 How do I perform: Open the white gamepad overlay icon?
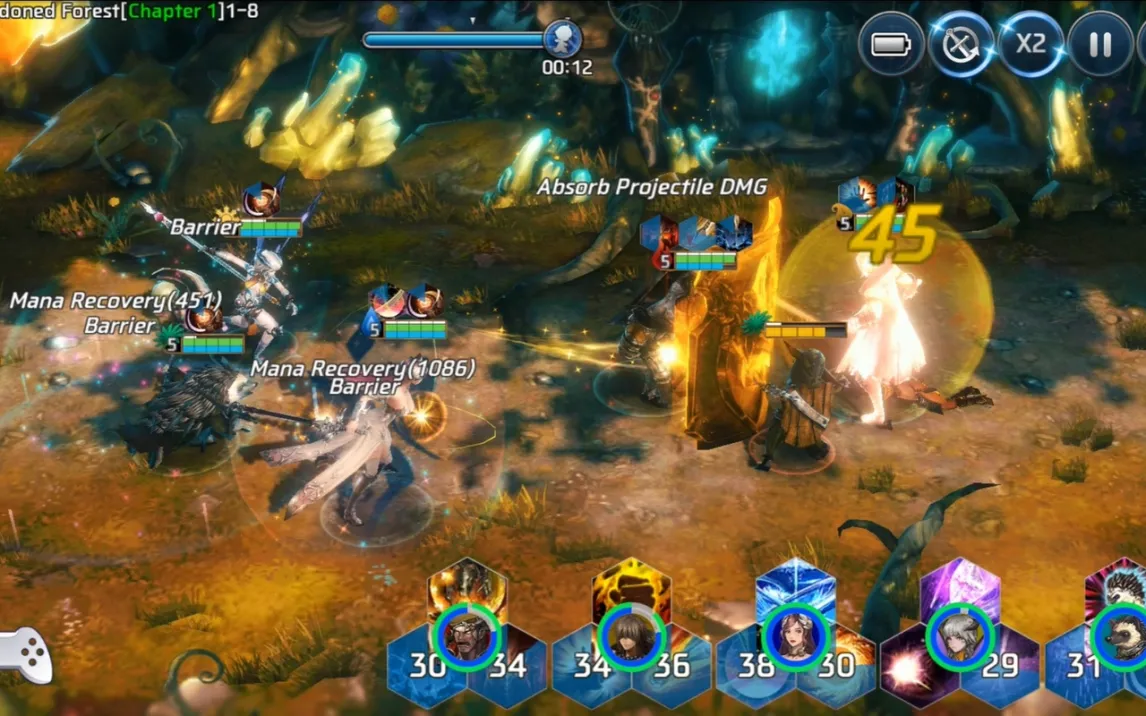24,654
